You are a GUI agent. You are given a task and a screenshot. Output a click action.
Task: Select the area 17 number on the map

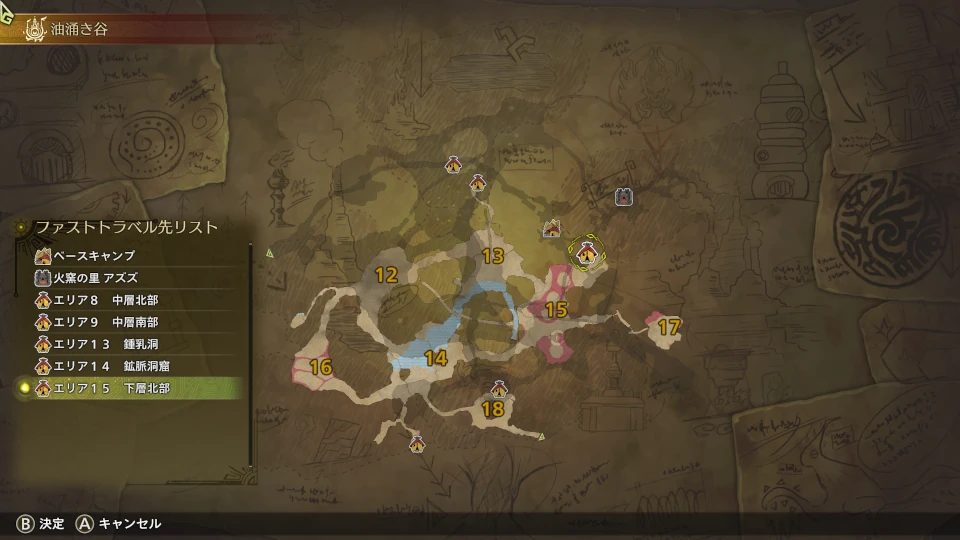pos(669,326)
